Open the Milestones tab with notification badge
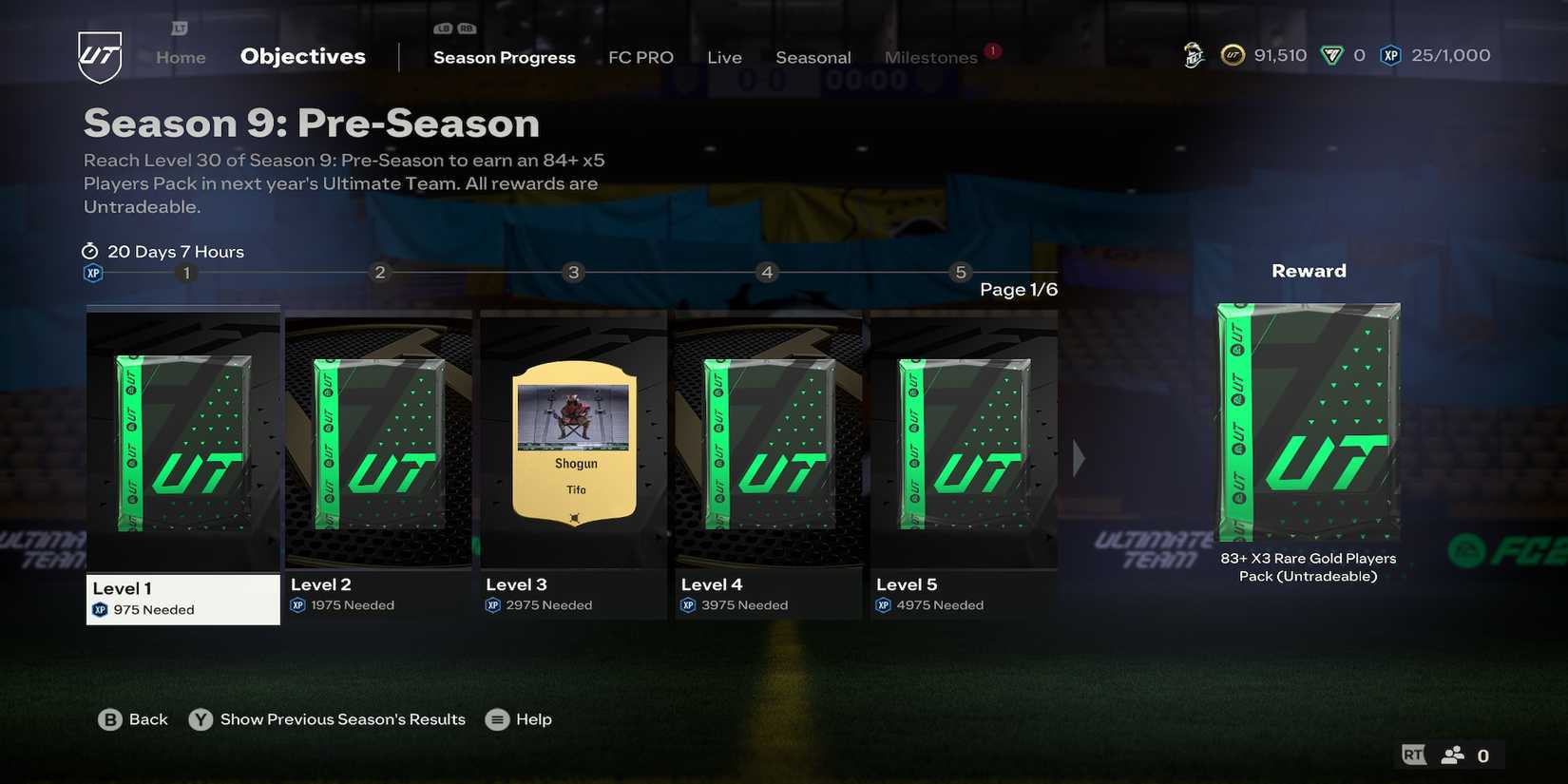The height and width of the screenshot is (784, 1568). click(930, 56)
